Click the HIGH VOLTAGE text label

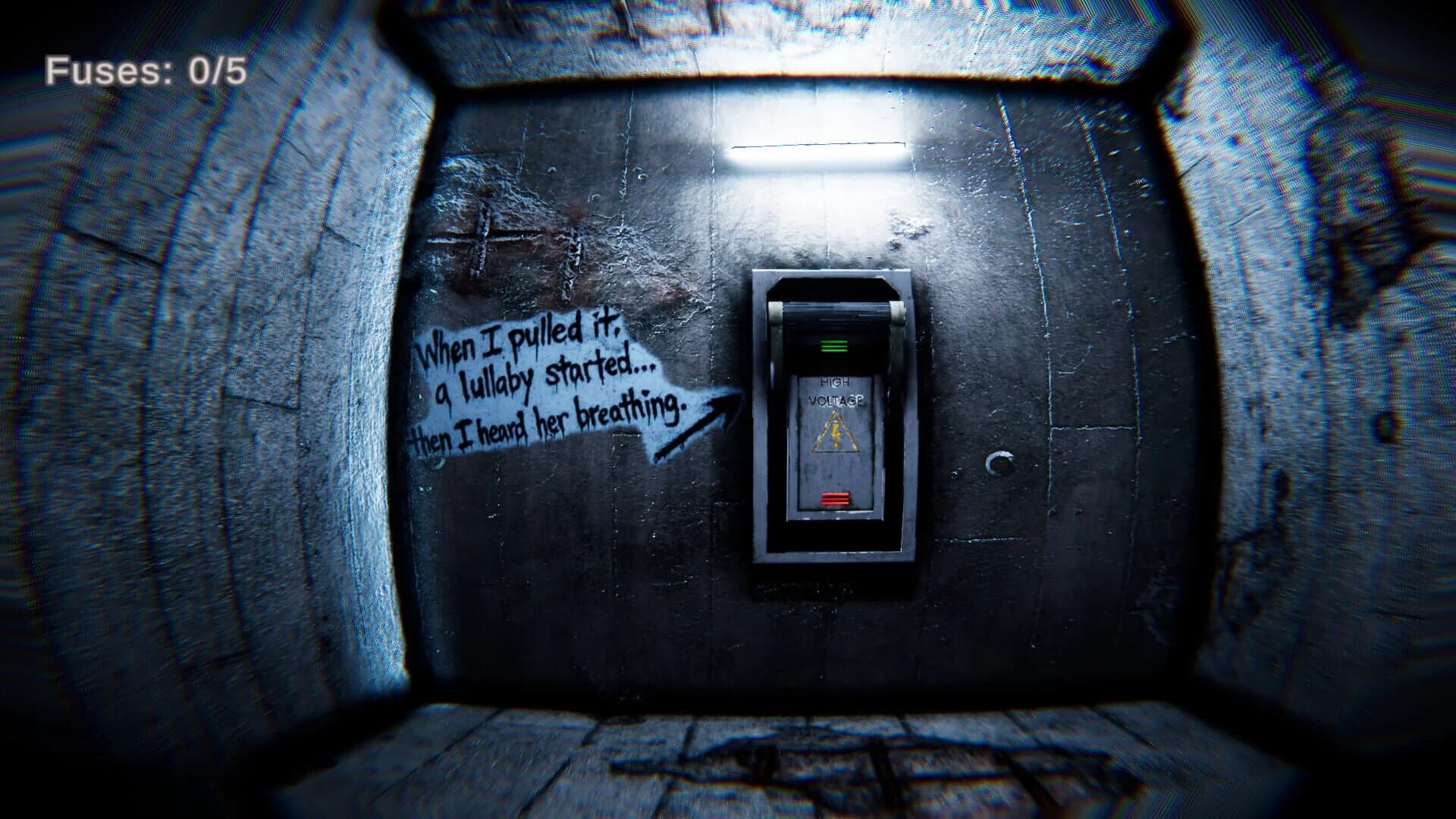837,393
